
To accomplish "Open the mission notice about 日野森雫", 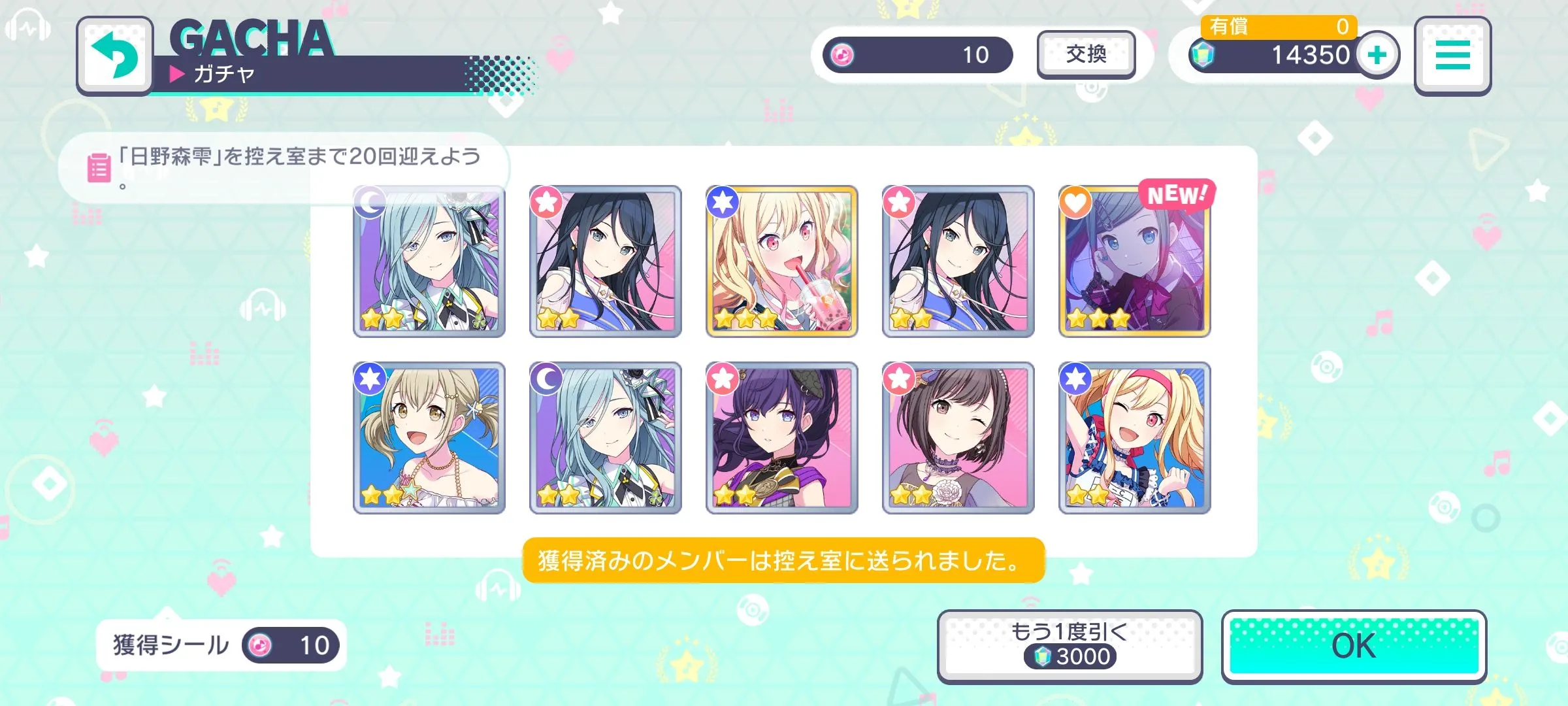I will click(284, 167).
